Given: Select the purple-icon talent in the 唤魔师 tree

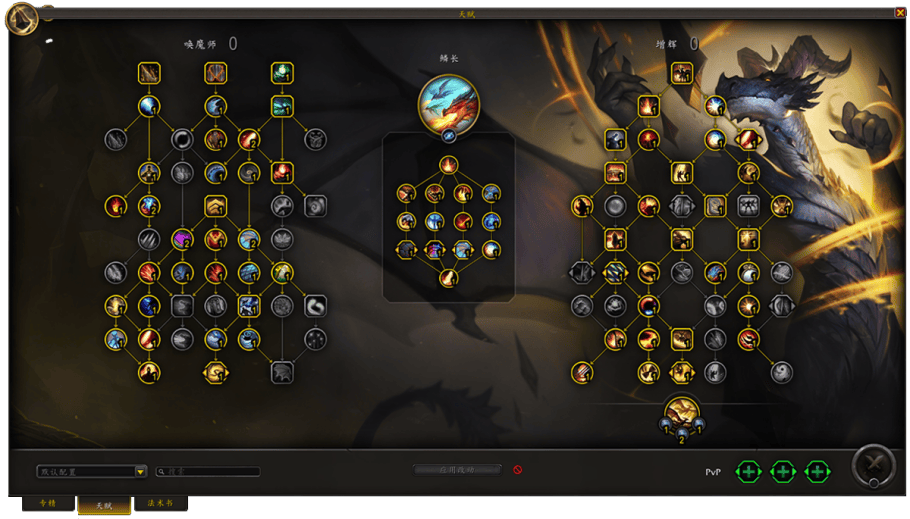Looking at the screenshot, I should tap(182, 239).
